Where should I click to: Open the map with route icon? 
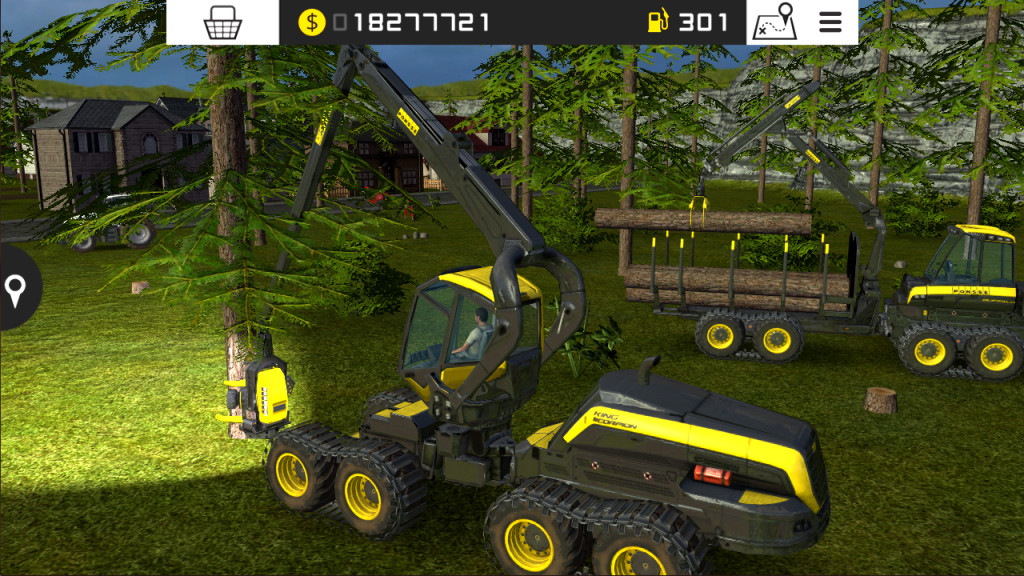[x=773, y=22]
